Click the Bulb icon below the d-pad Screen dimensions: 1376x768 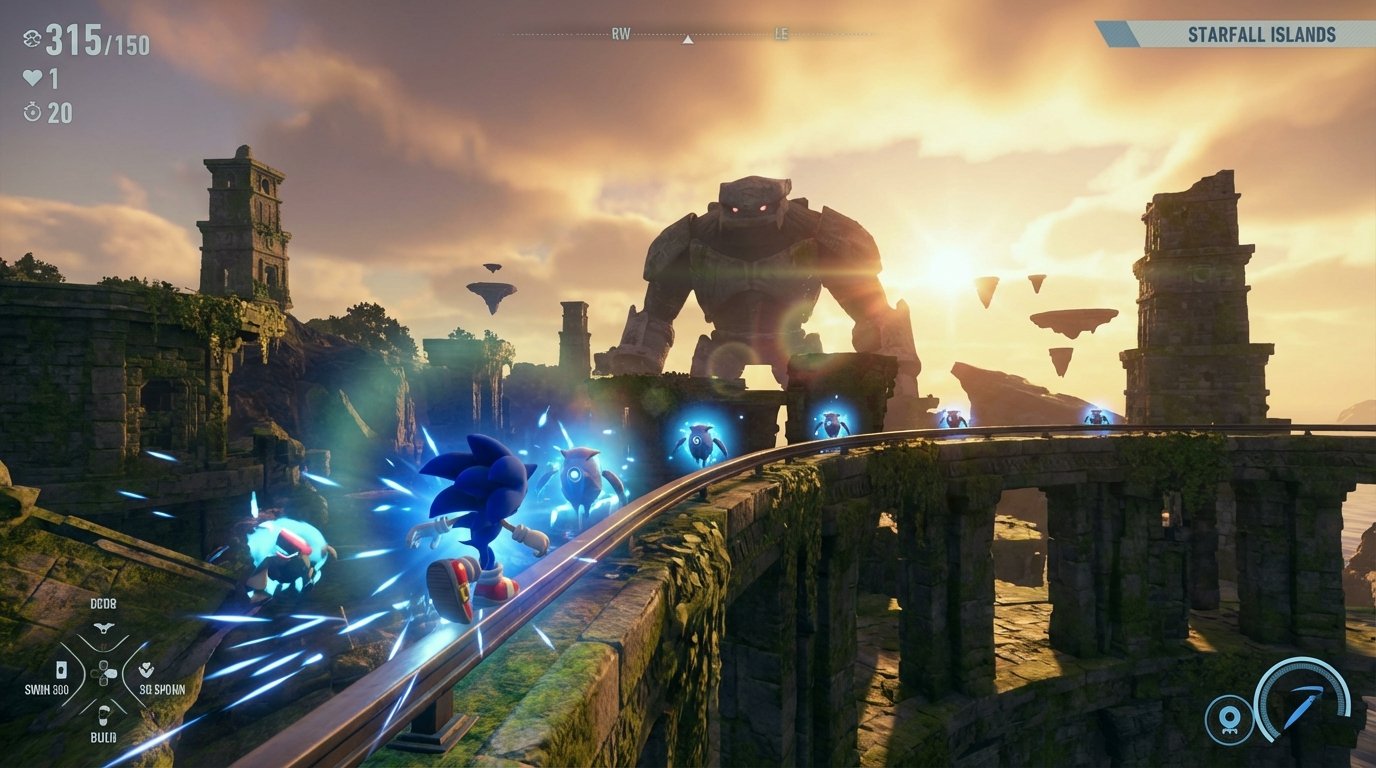click(104, 716)
